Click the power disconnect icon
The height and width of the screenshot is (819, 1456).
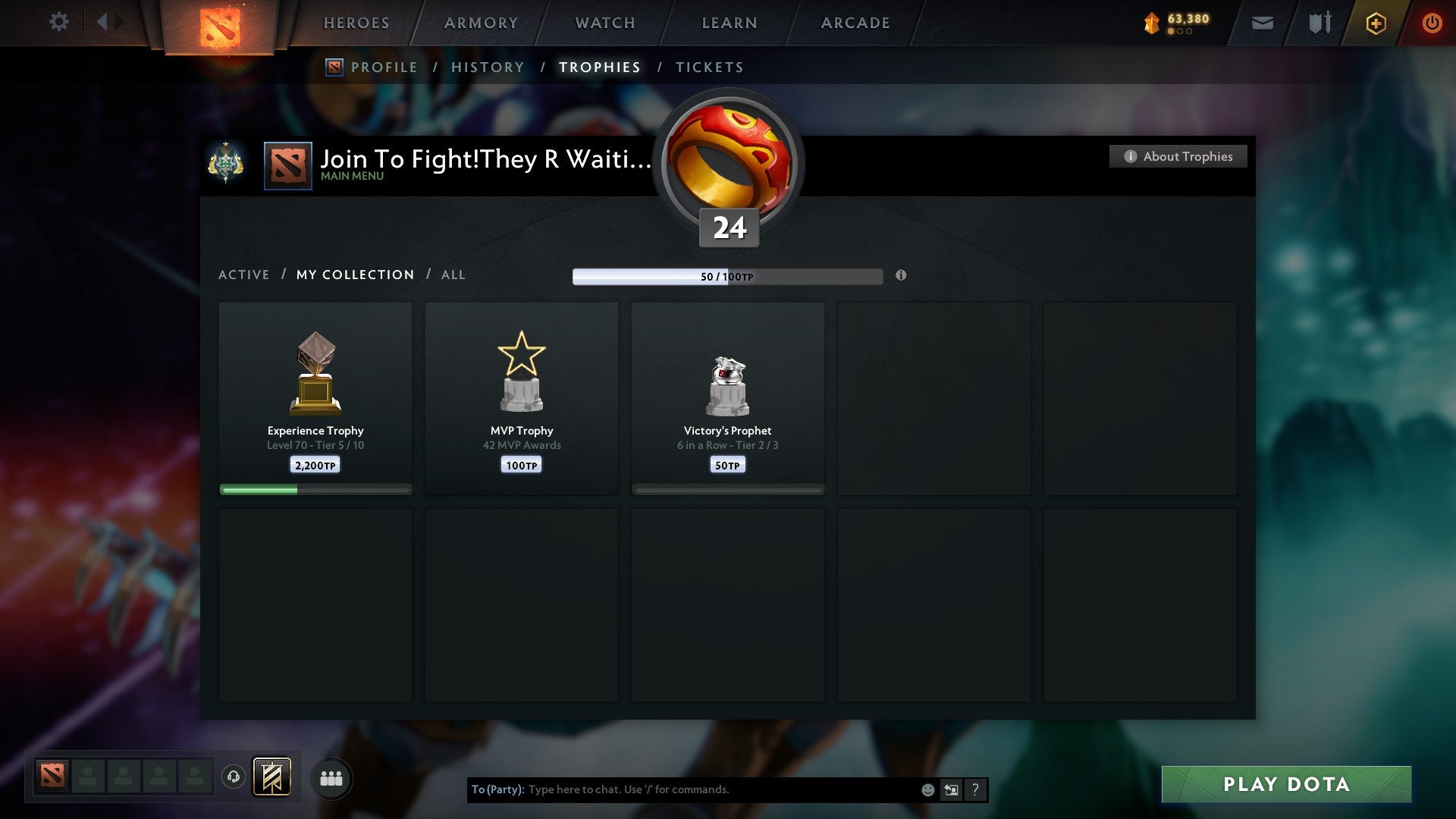[1432, 23]
